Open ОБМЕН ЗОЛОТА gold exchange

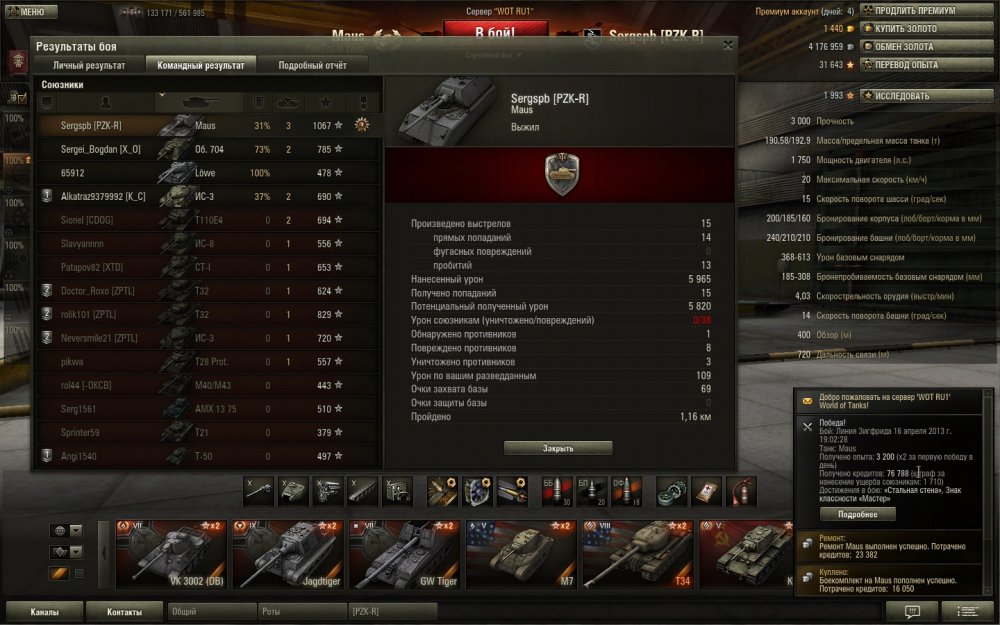(915, 47)
